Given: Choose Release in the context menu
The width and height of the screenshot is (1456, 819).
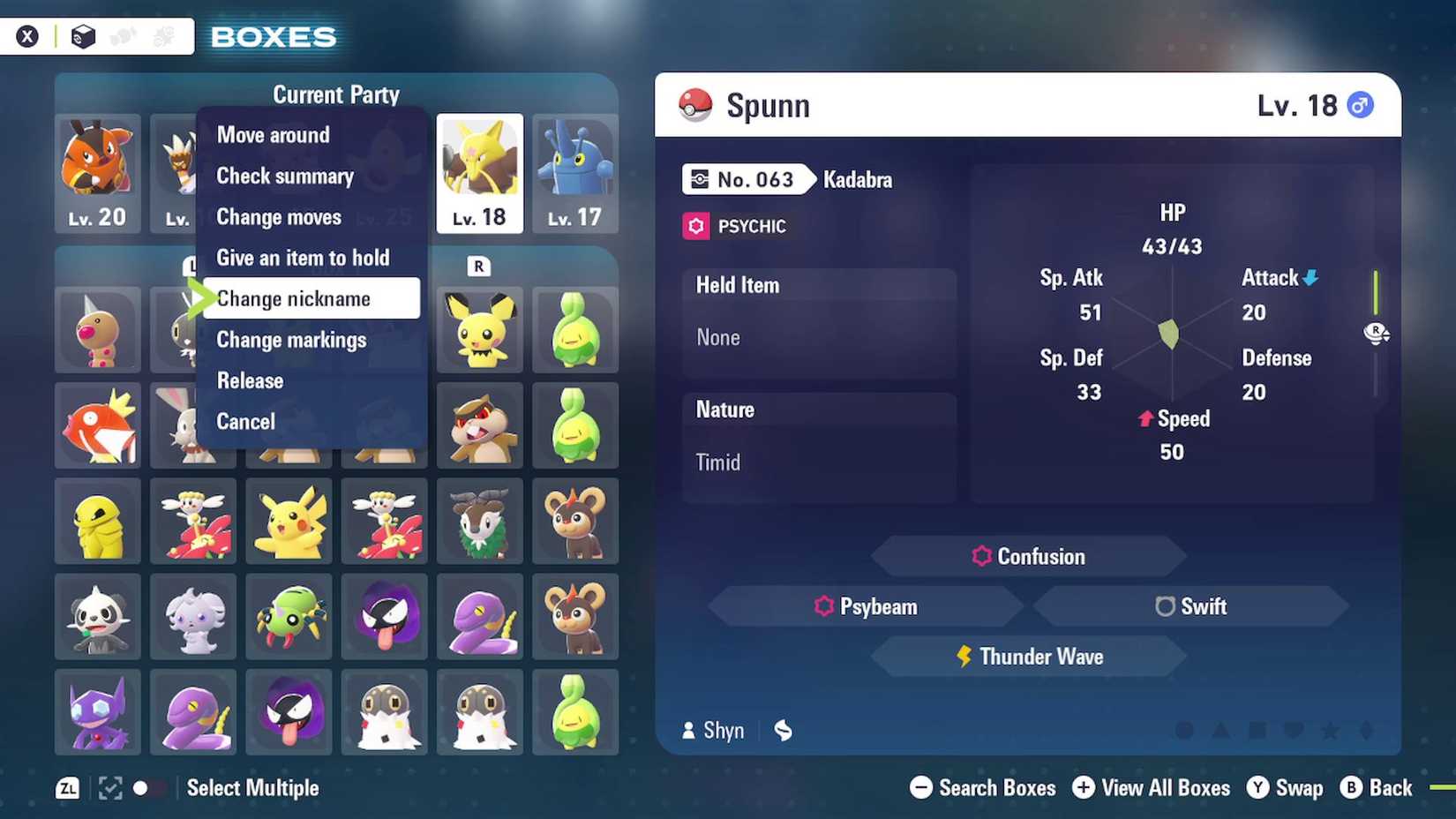Looking at the screenshot, I should [249, 380].
